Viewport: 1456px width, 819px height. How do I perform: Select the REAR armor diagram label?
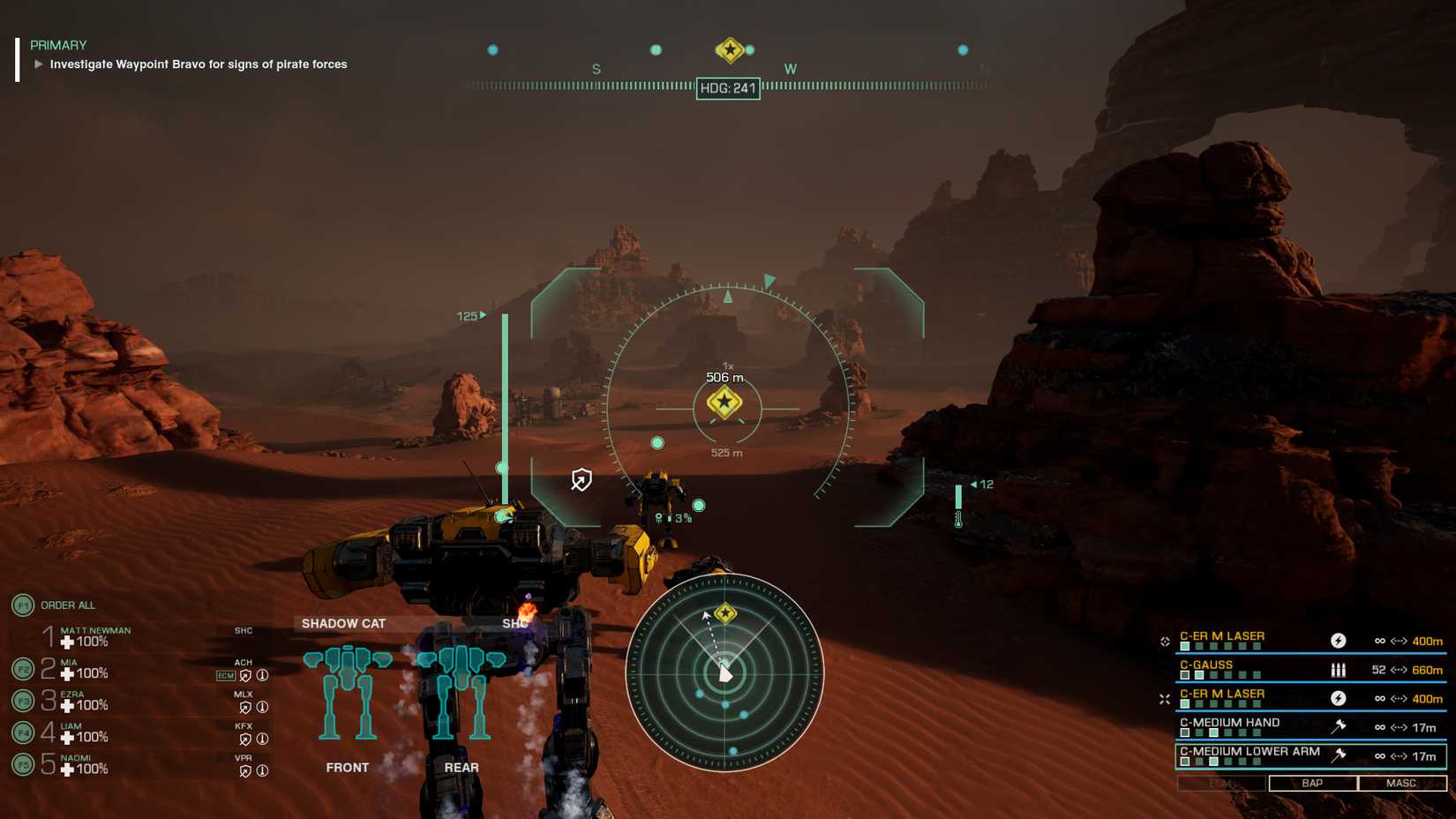(462, 768)
